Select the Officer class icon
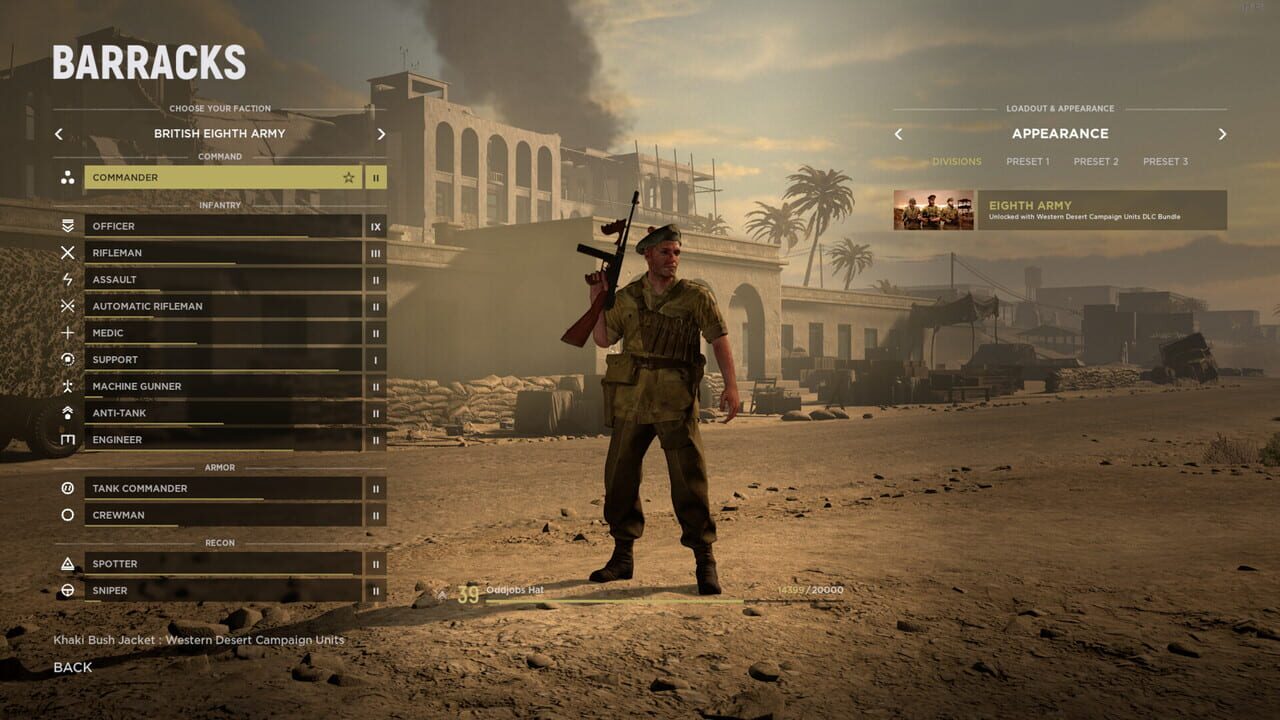This screenshot has height=720, width=1280. (68, 226)
